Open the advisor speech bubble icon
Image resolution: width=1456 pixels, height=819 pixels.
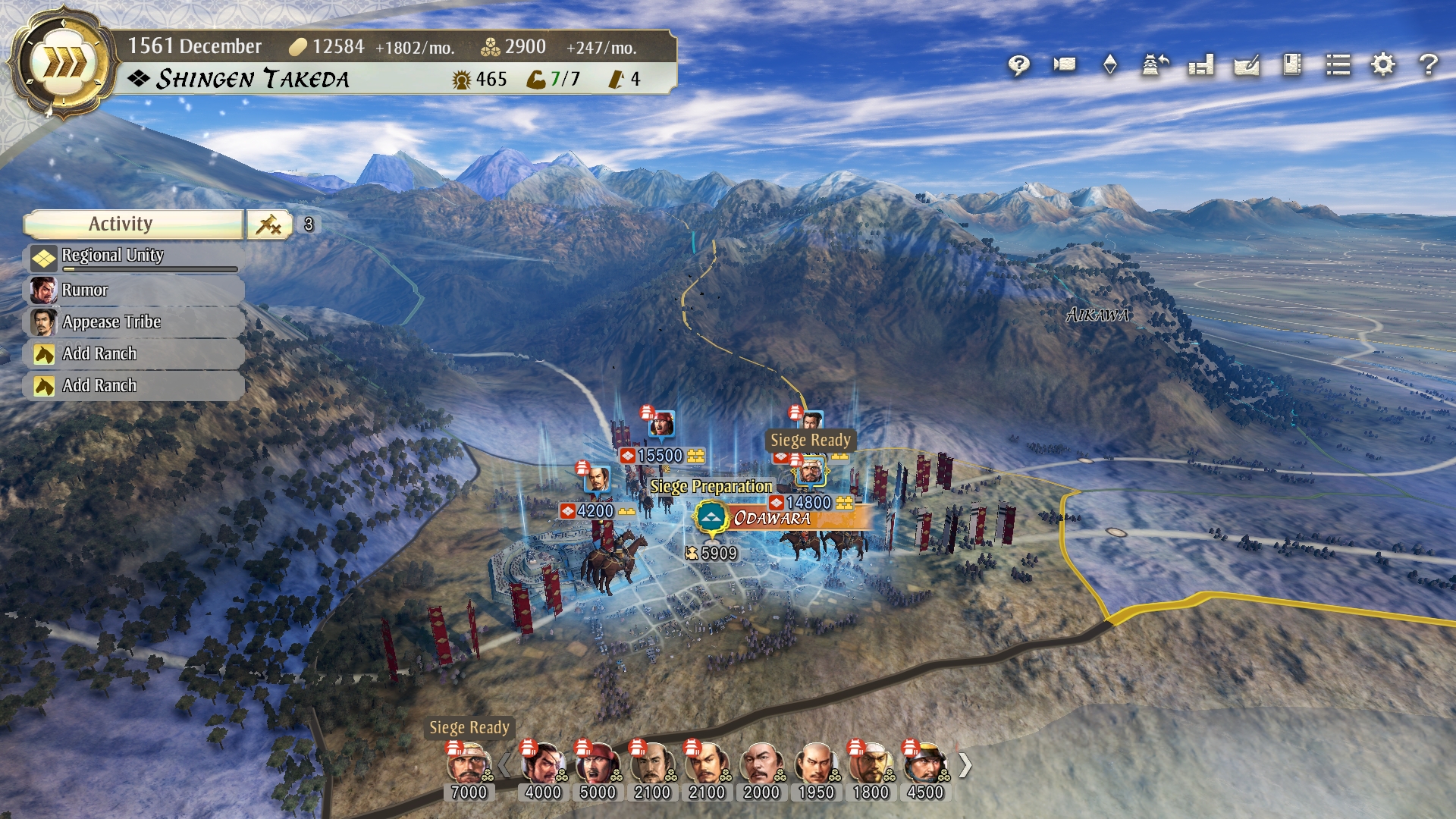pyautogui.click(x=1018, y=65)
